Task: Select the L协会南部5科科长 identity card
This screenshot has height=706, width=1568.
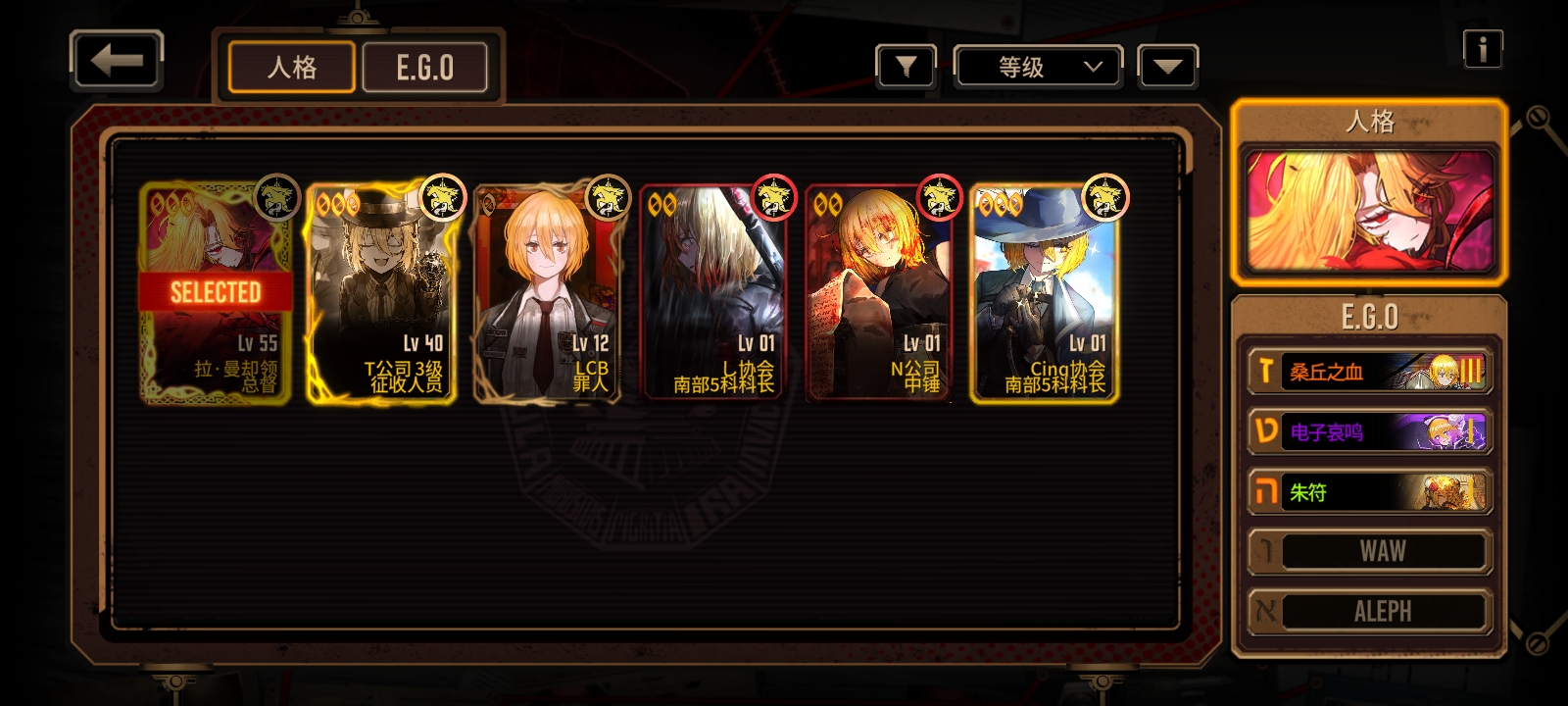Action: tap(712, 292)
